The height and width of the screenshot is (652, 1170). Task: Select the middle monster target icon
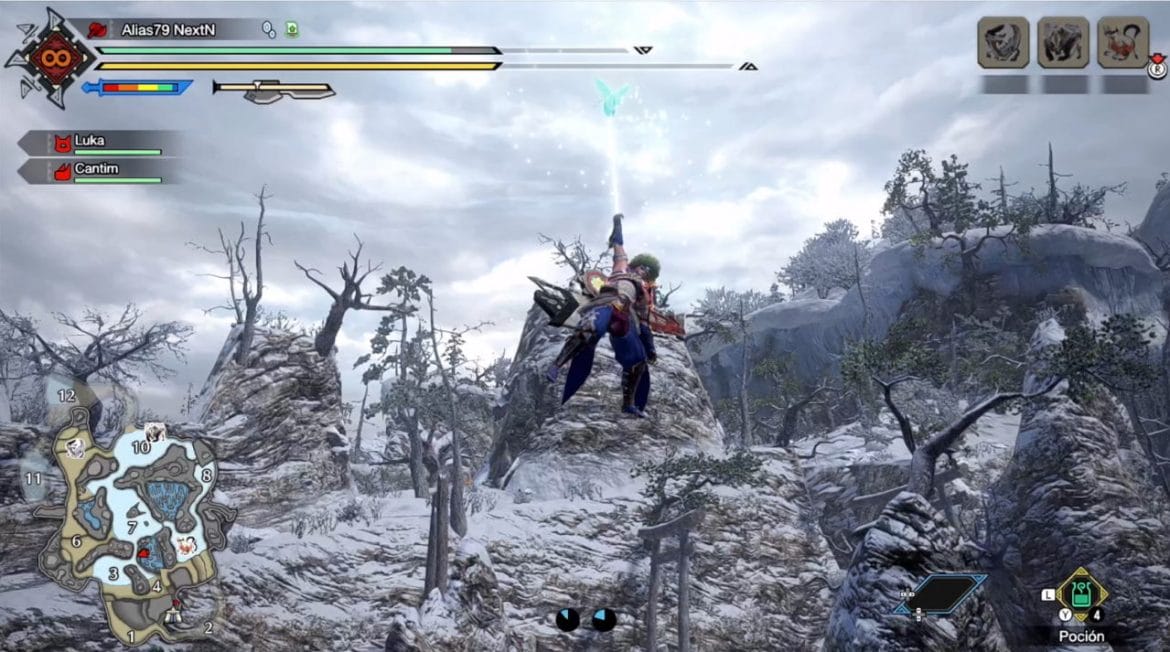click(x=1062, y=43)
